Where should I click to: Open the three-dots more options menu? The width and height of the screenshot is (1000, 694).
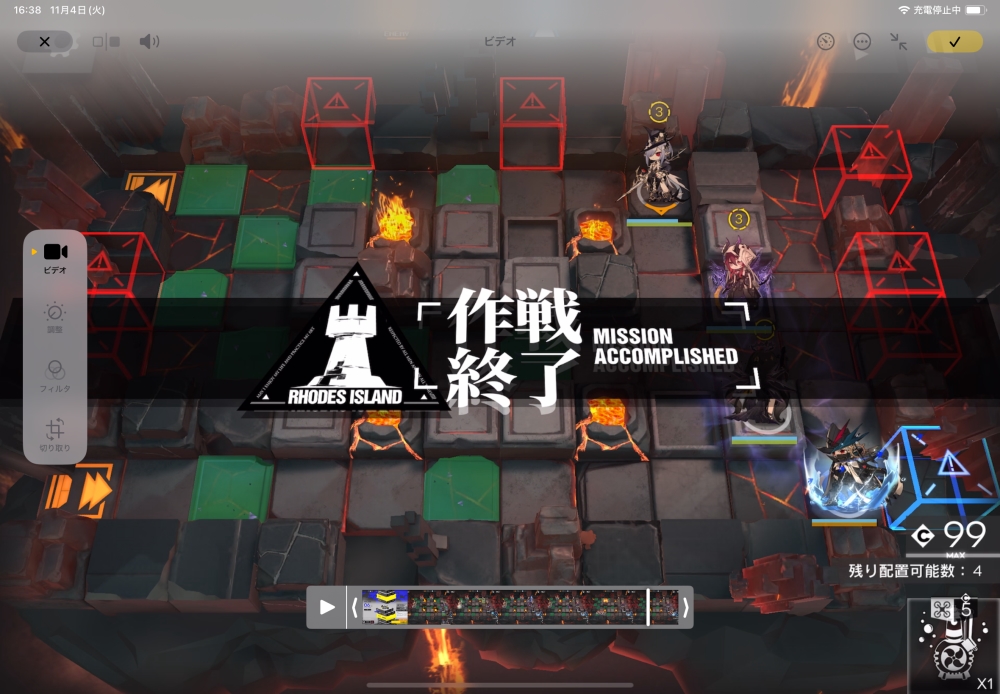point(862,42)
